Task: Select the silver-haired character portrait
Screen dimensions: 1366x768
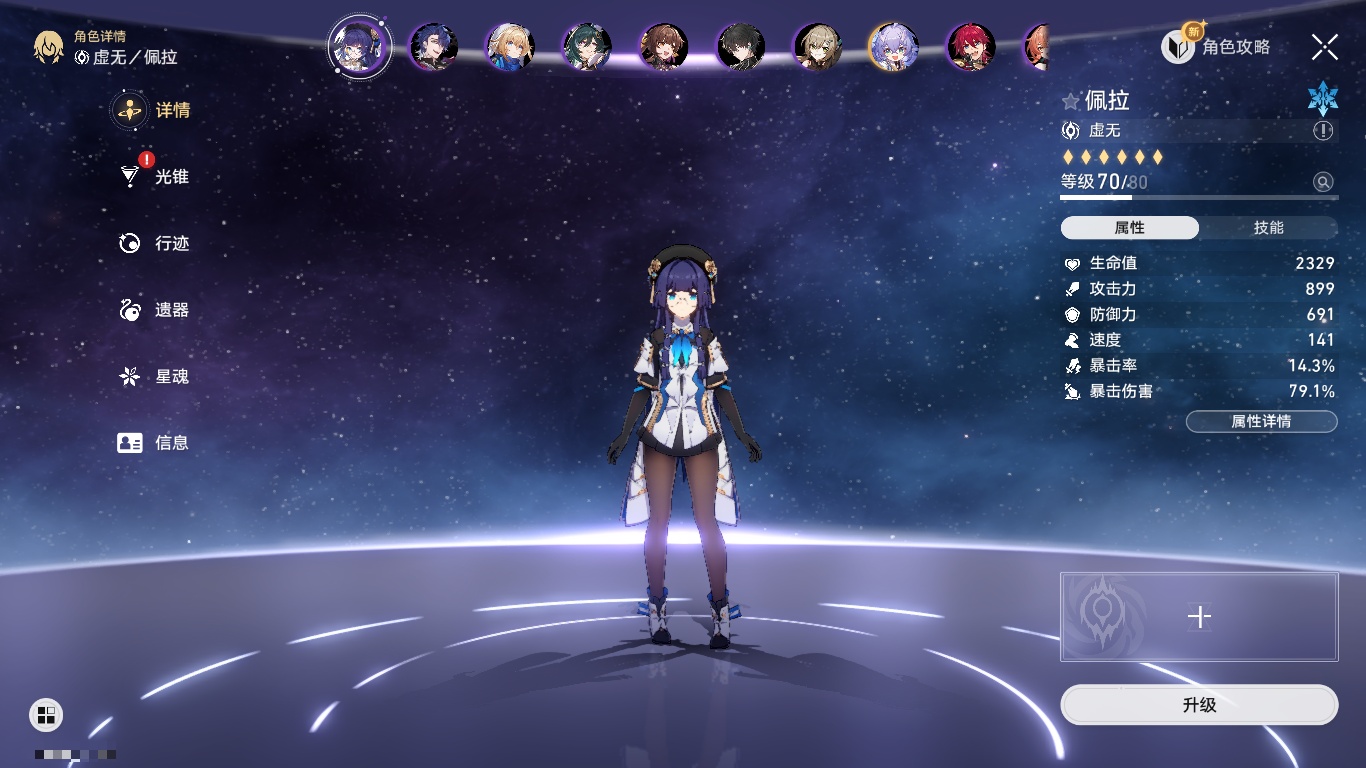Action: (x=893, y=47)
